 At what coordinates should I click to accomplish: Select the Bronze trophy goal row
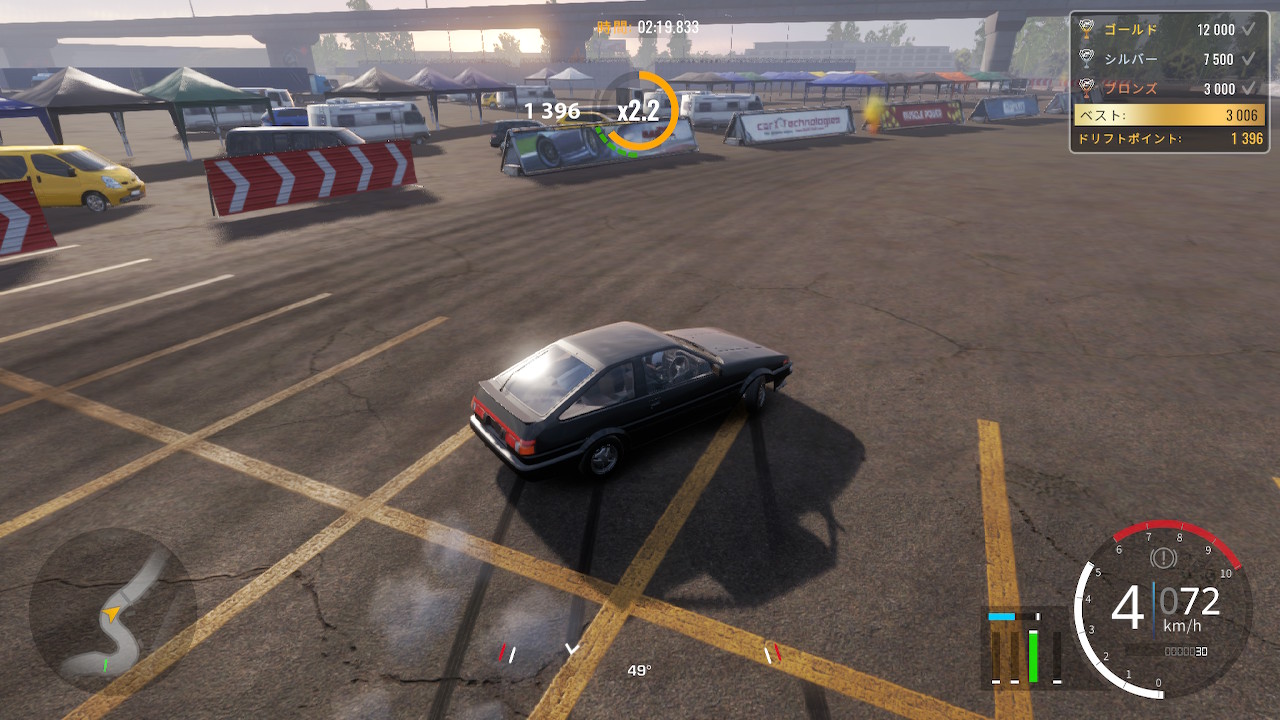[x=1168, y=88]
